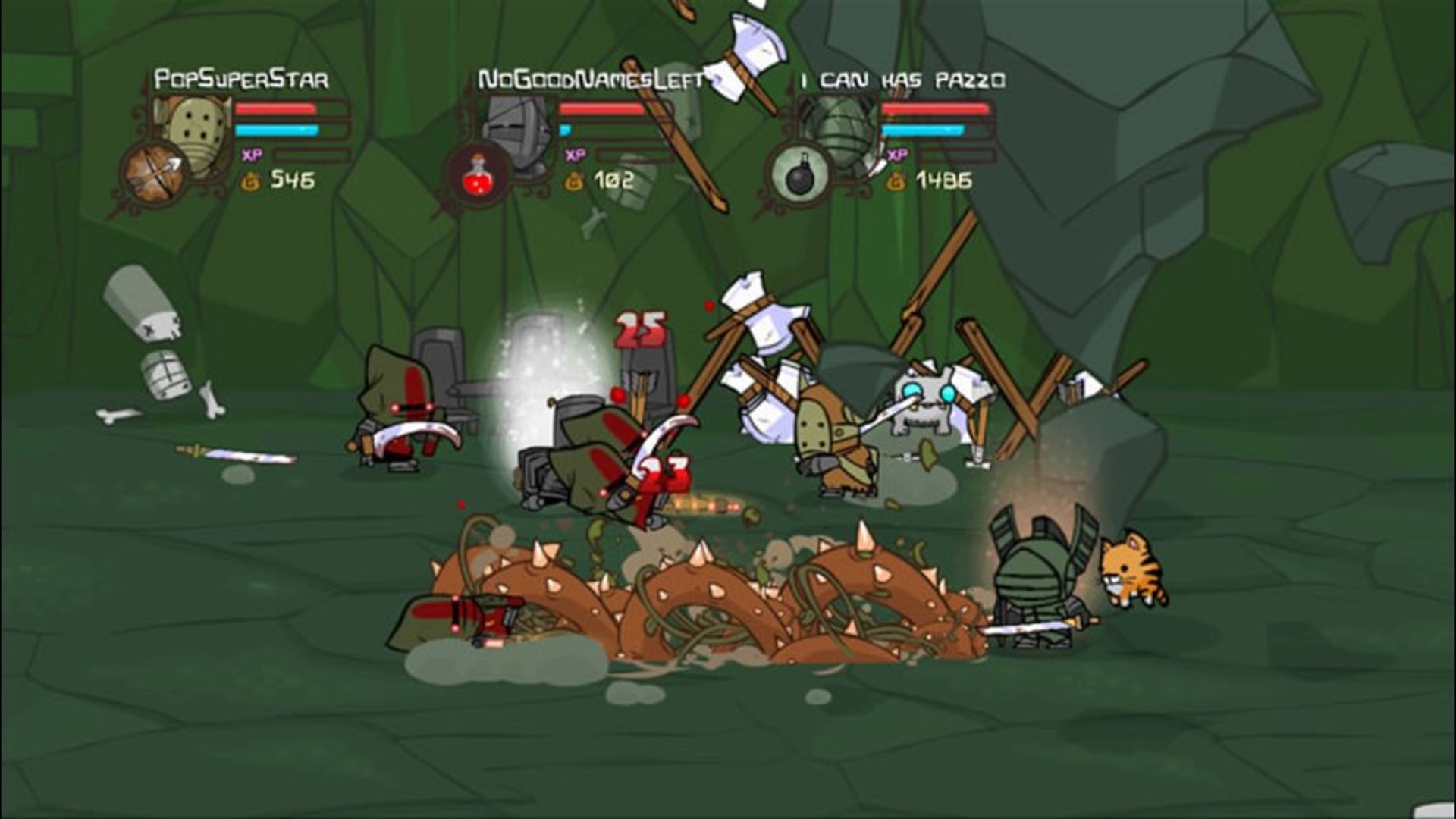Select the gold bag icon showing 1486

tap(896, 180)
